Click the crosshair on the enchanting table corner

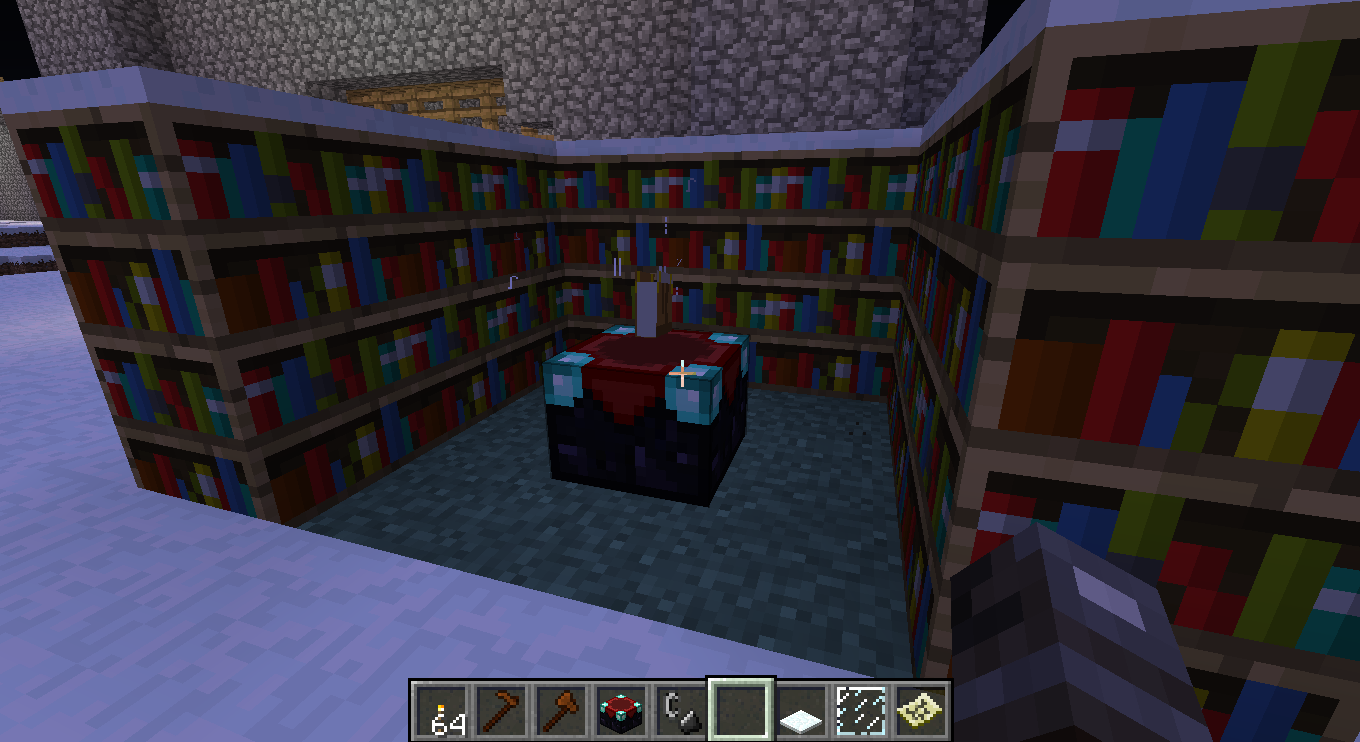681,372
